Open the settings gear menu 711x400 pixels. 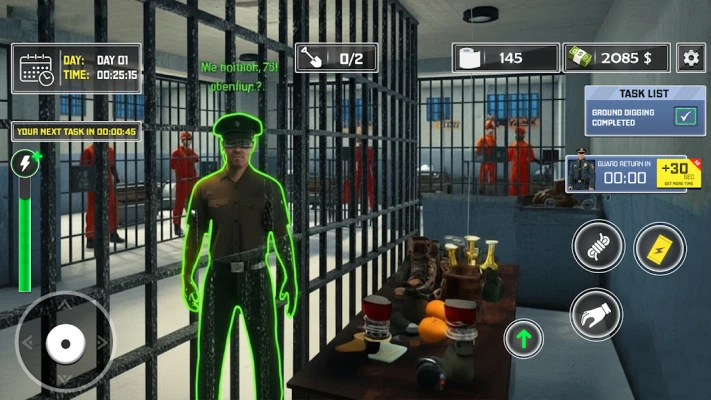point(691,57)
